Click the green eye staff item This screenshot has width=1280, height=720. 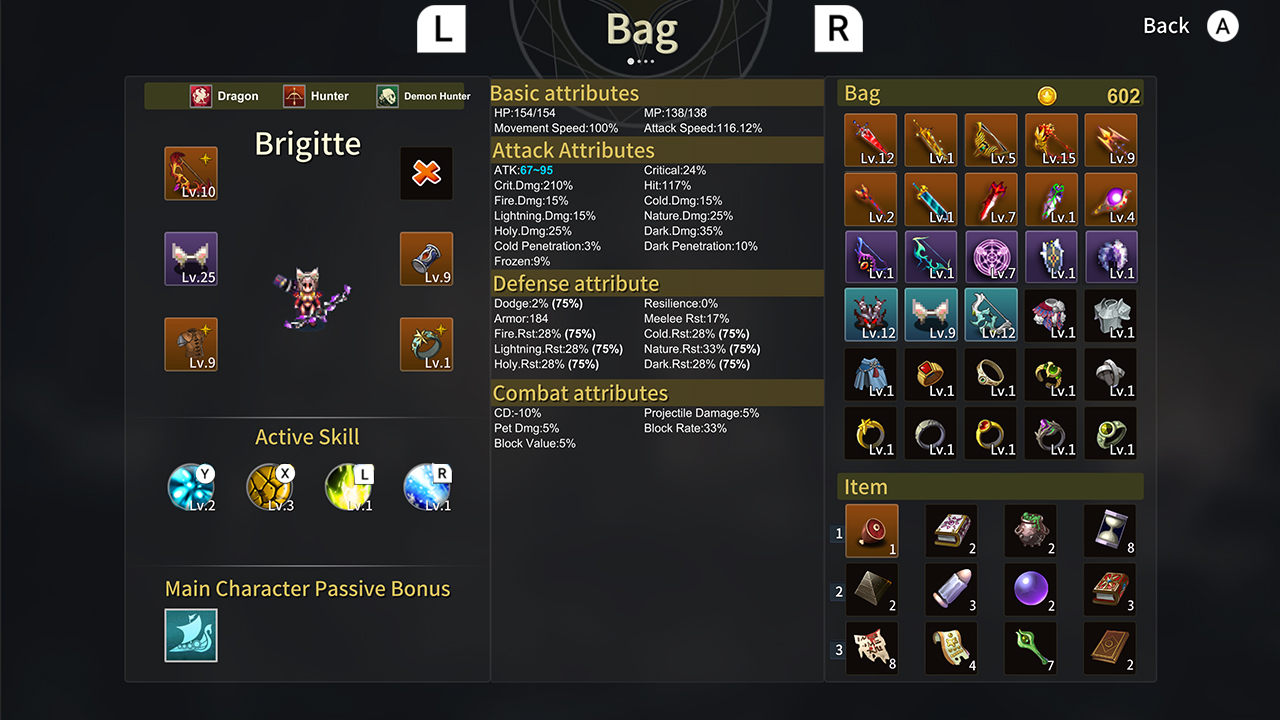1030,647
